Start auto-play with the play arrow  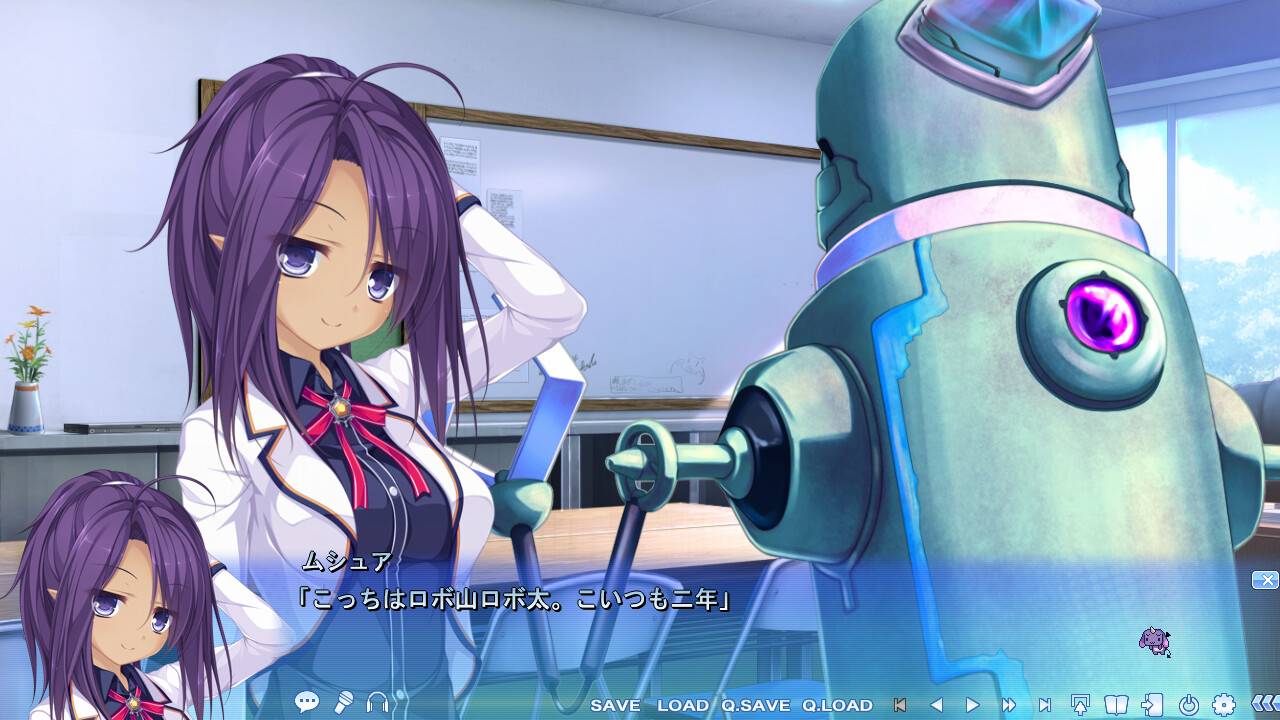pyautogui.click(x=972, y=705)
